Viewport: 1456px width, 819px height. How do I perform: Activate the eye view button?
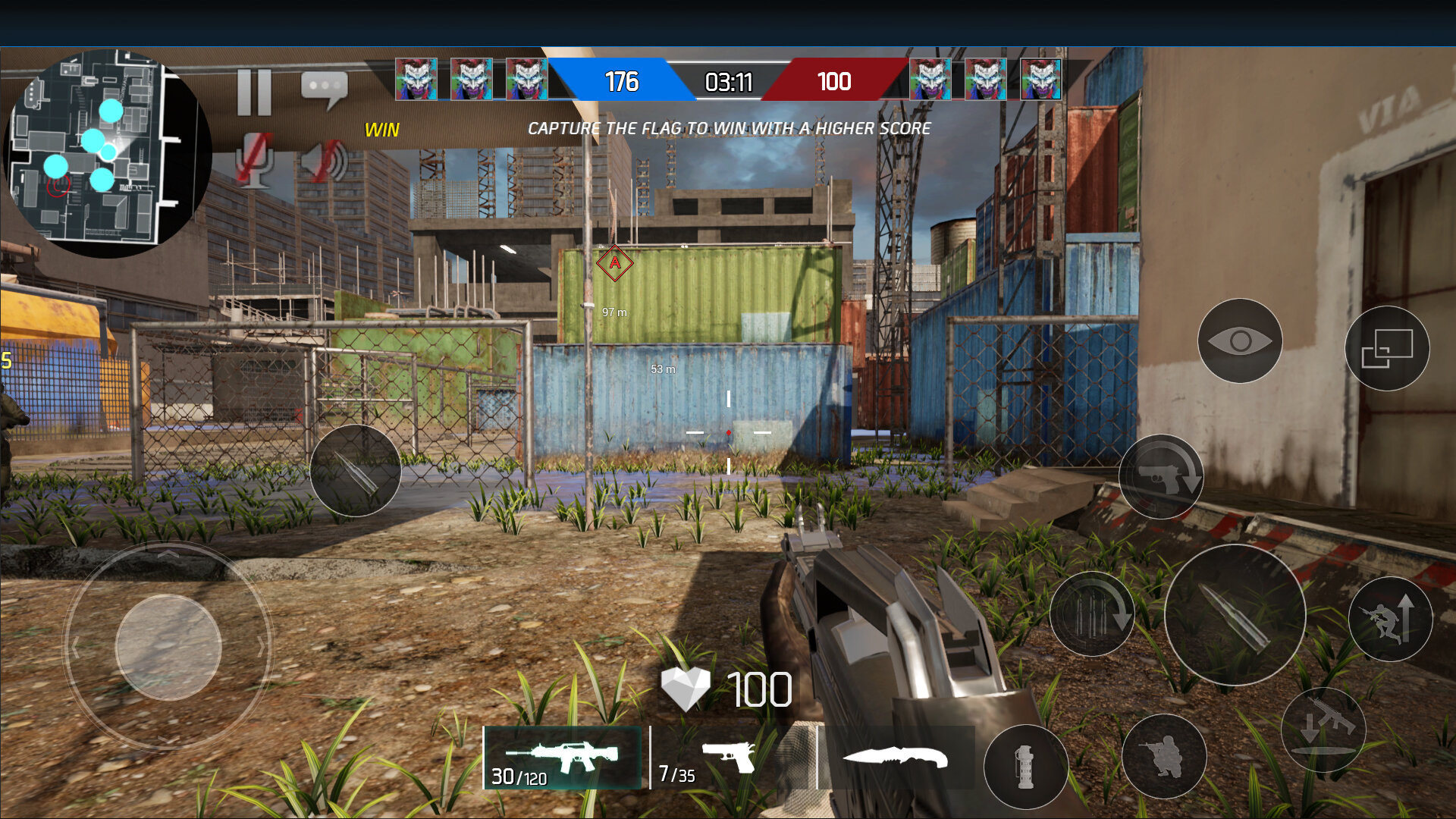point(1240,341)
